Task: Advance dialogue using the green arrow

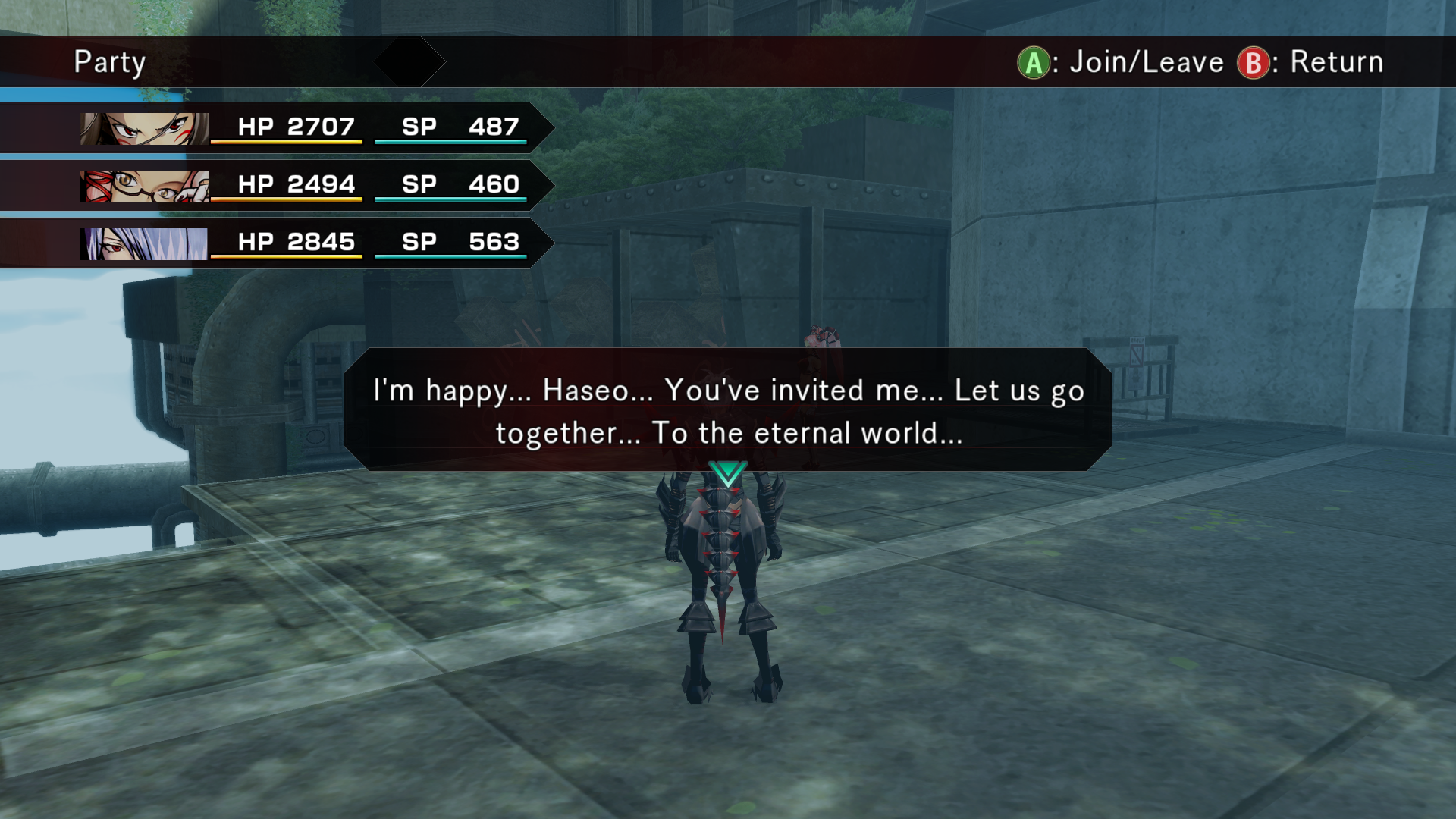Action: point(728,474)
